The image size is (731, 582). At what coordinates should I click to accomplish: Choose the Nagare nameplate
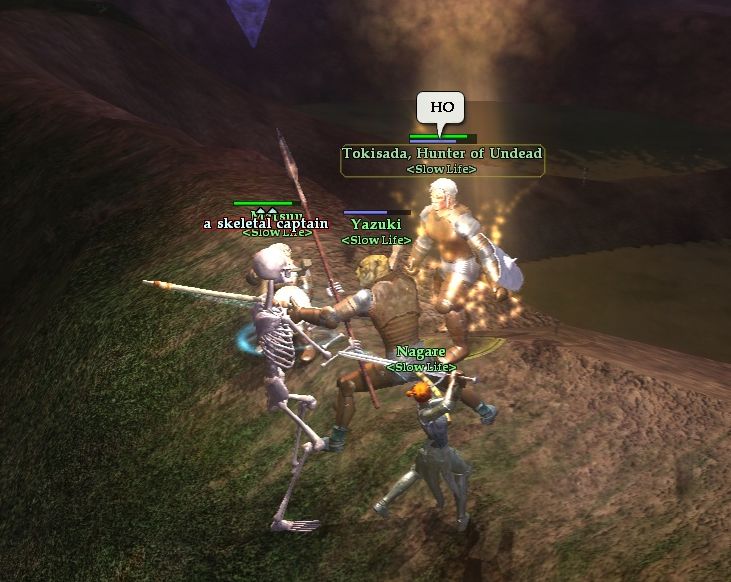pyautogui.click(x=420, y=352)
